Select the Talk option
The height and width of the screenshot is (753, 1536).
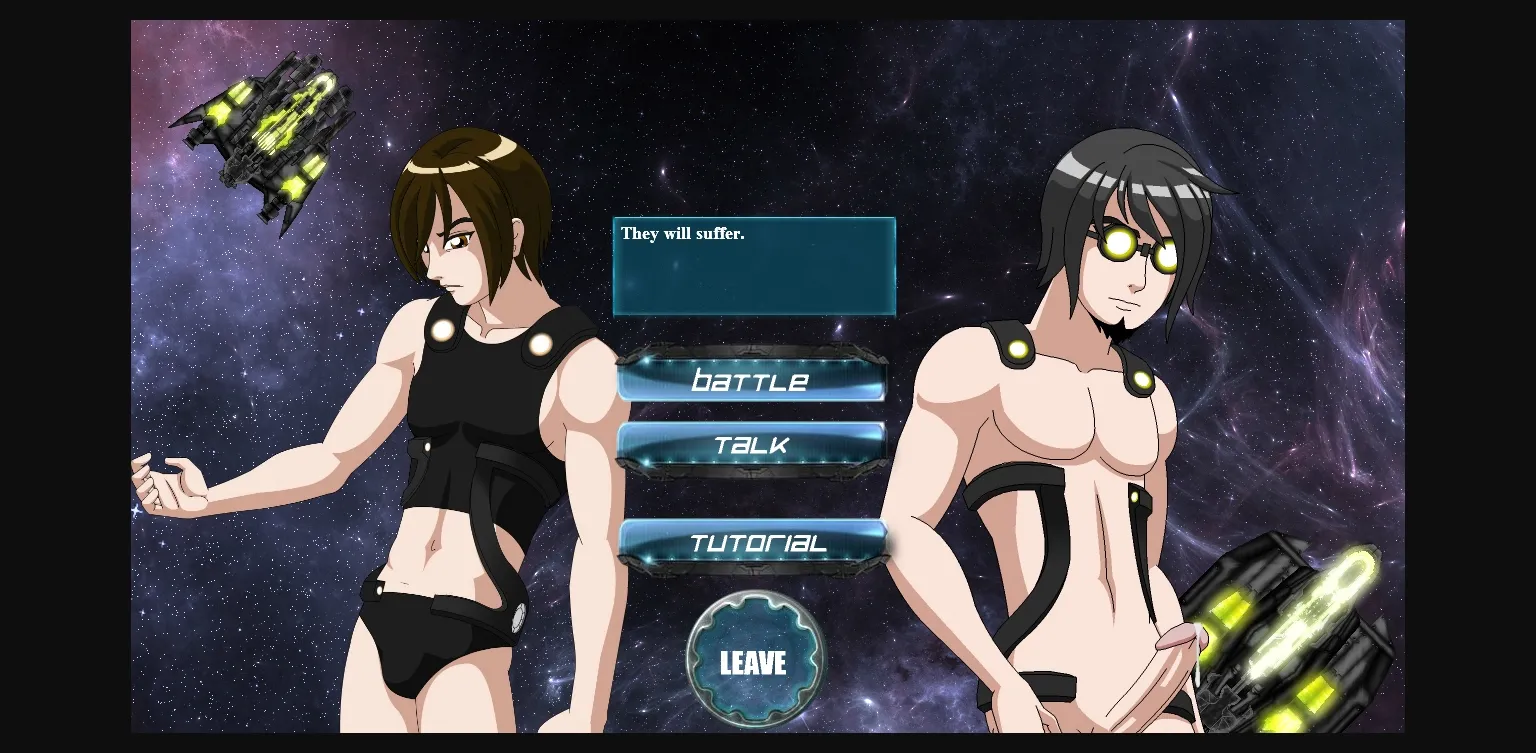pyautogui.click(x=751, y=446)
